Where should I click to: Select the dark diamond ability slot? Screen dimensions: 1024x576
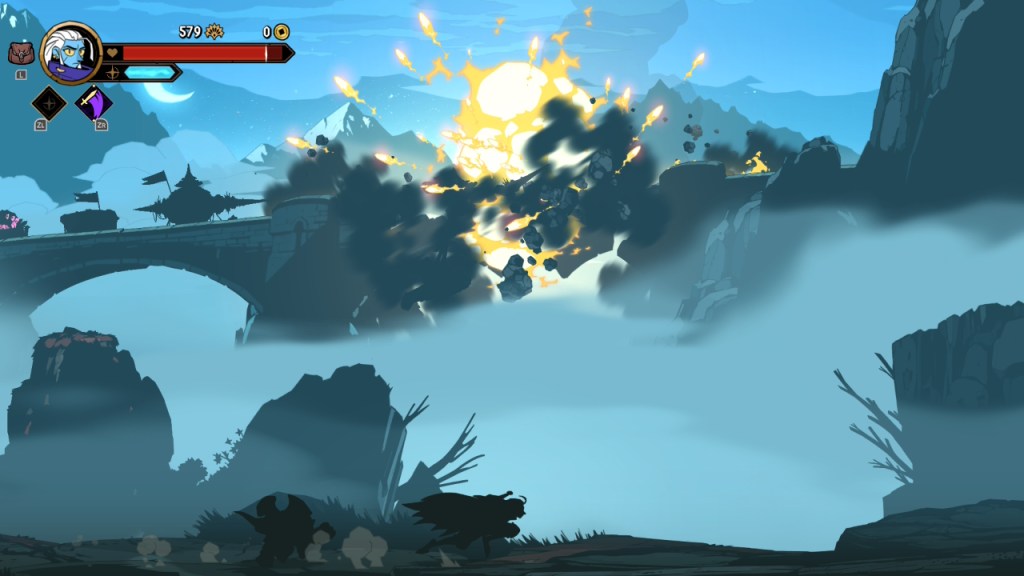point(49,103)
